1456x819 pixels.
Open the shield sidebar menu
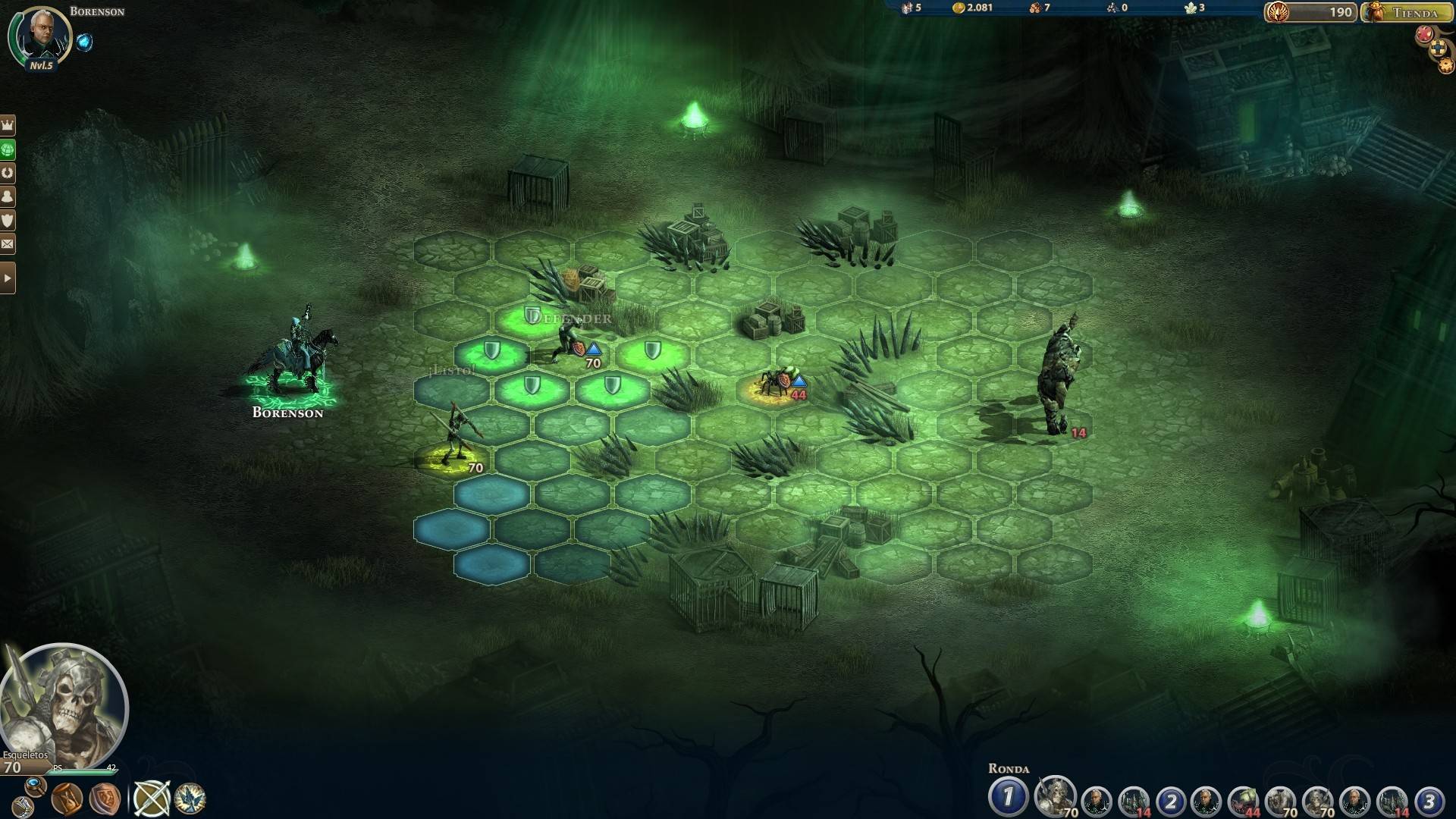pyautogui.click(x=8, y=220)
